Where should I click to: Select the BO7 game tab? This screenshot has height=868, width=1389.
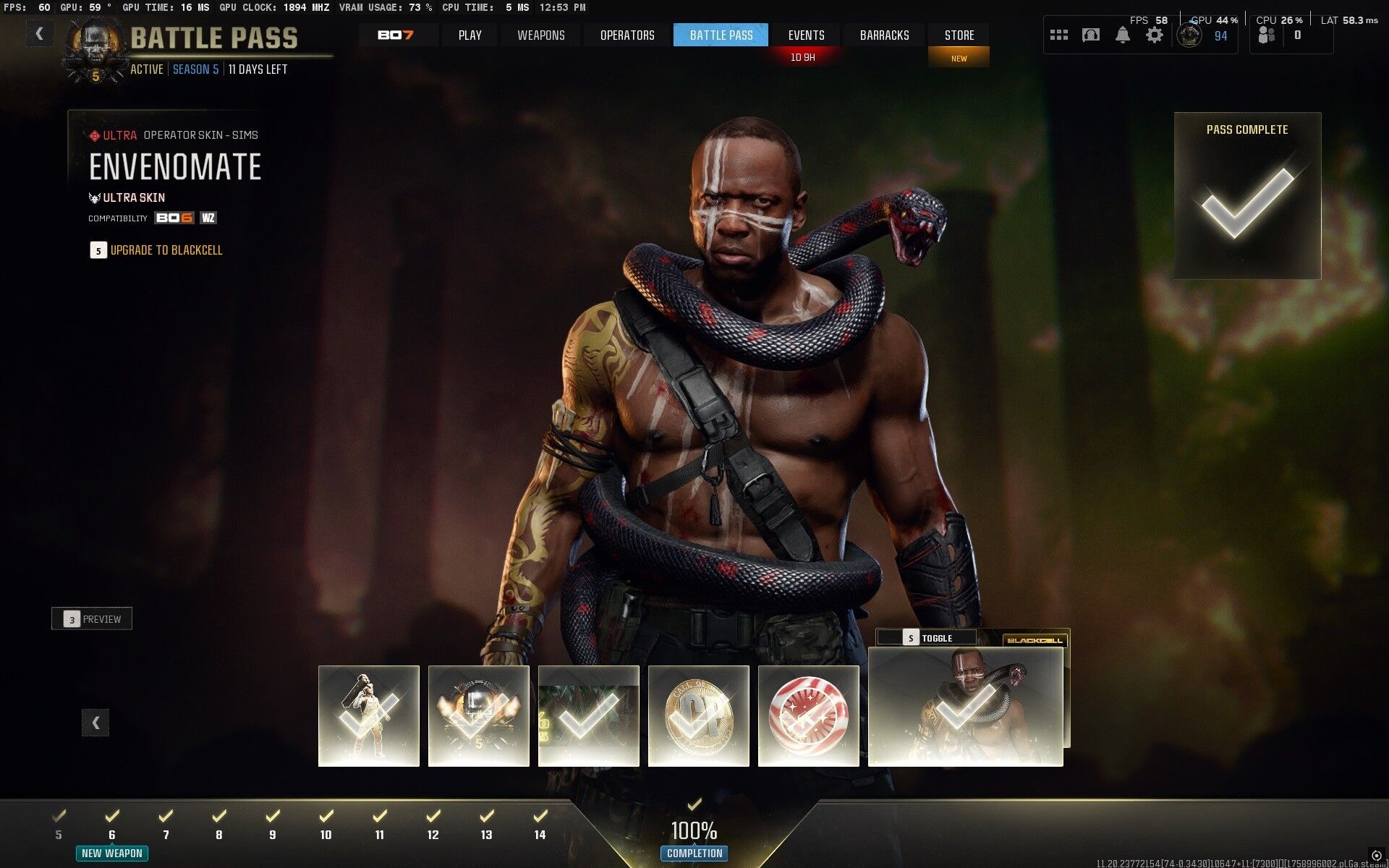[x=396, y=35]
